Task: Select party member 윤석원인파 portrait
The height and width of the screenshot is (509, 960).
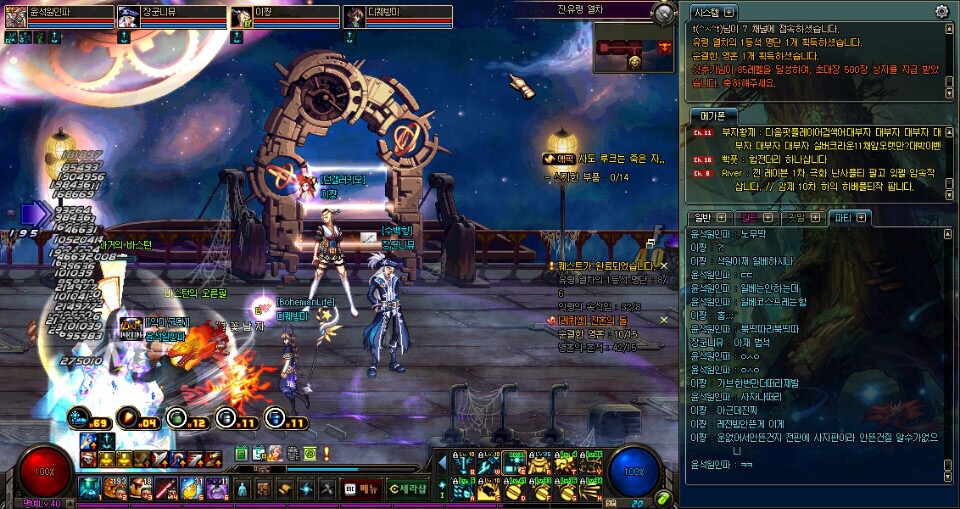Action: pos(17,18)
